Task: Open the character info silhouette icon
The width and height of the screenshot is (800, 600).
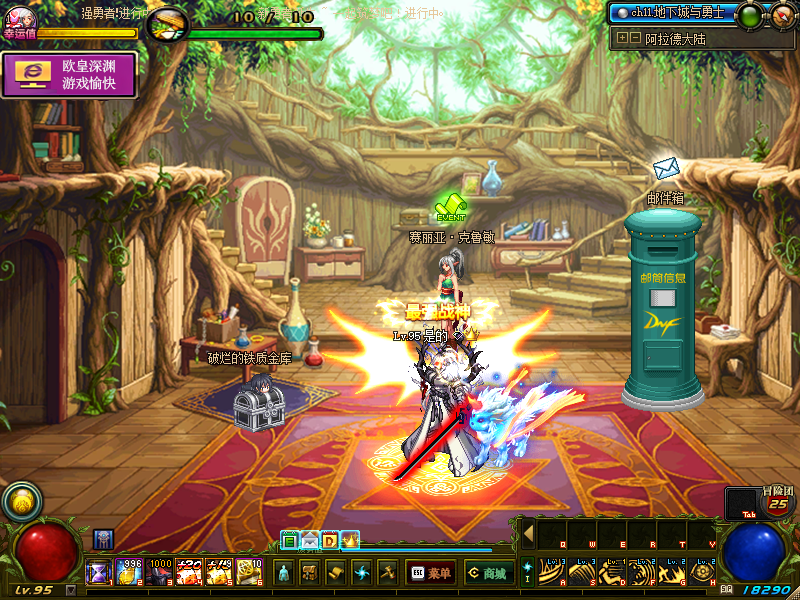Action: (x=284, y=573)
